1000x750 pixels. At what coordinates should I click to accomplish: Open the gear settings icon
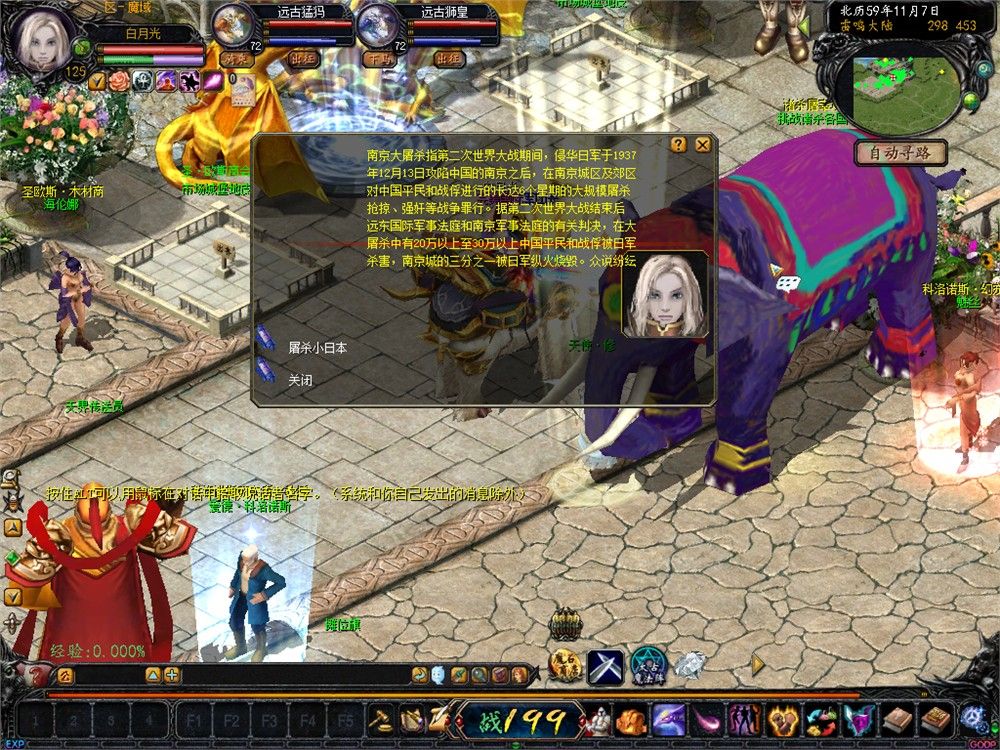(971, 717)
